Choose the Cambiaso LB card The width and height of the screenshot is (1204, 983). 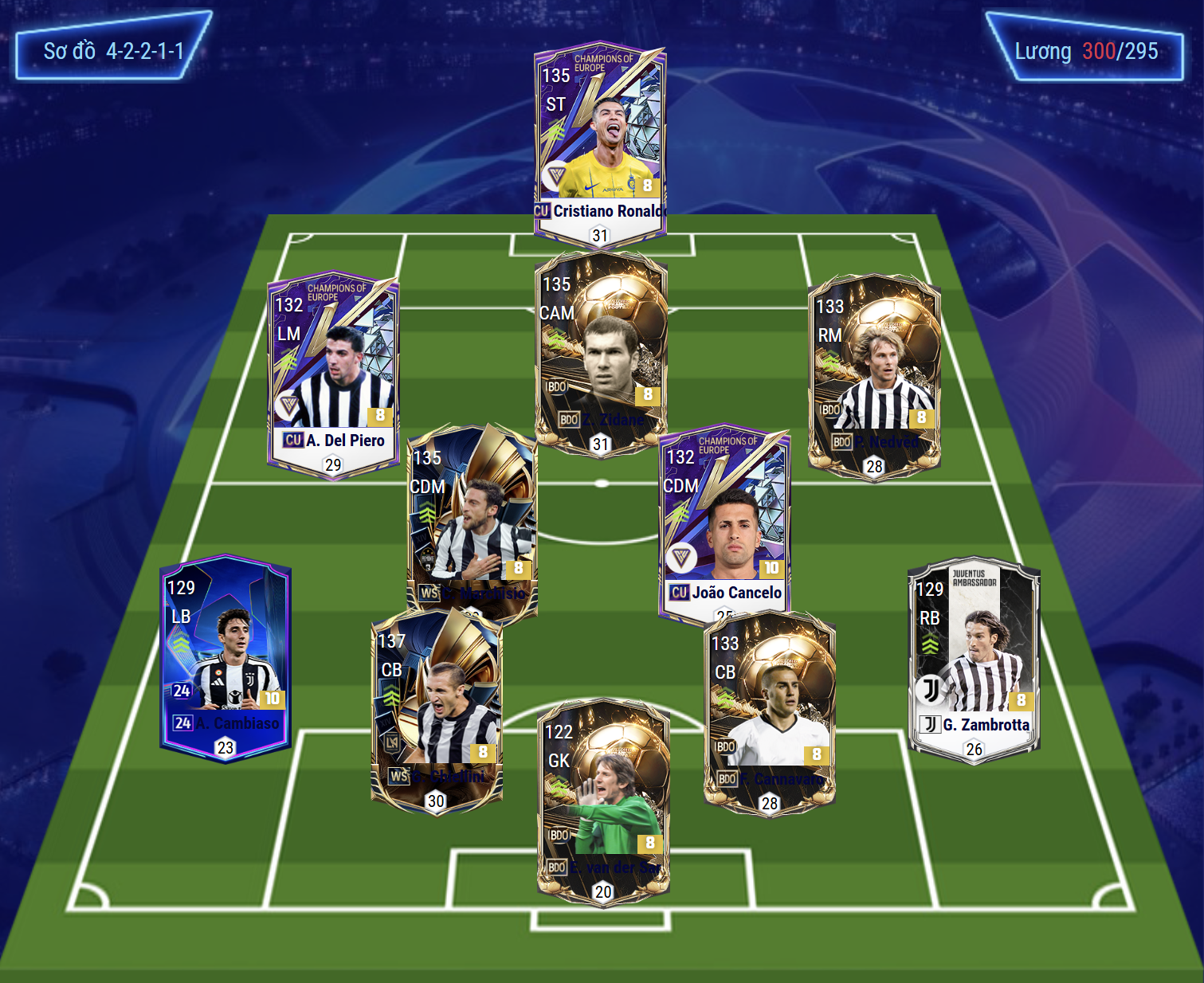[x=226, y=657]
